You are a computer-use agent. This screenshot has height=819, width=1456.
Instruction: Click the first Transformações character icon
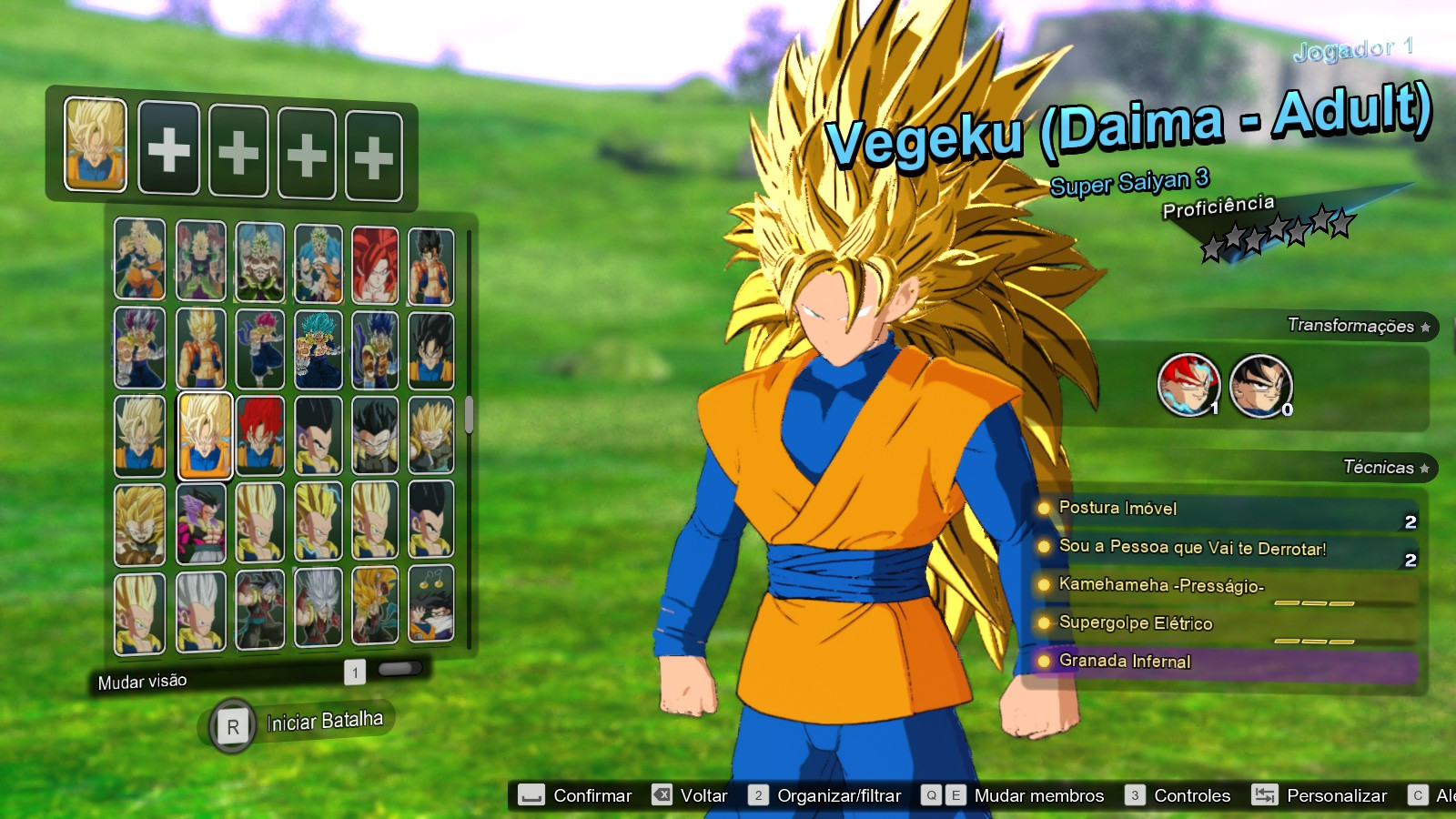1189,384
